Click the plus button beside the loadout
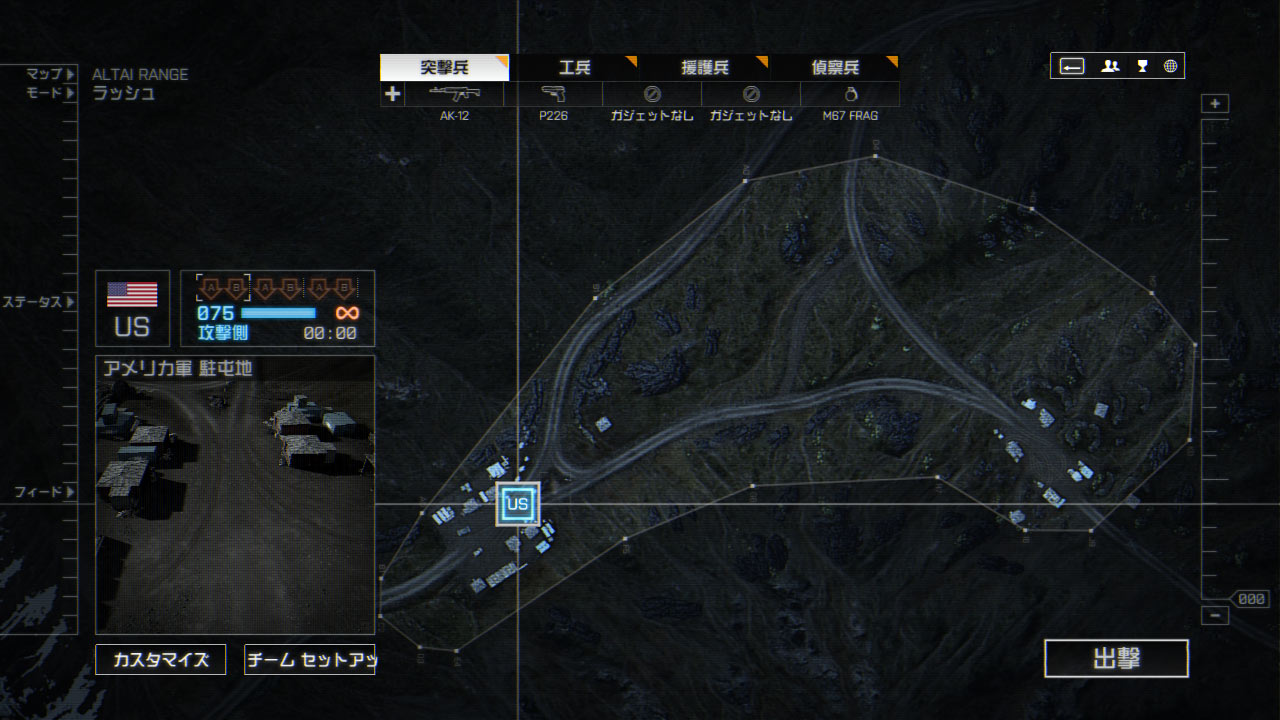 392,94
